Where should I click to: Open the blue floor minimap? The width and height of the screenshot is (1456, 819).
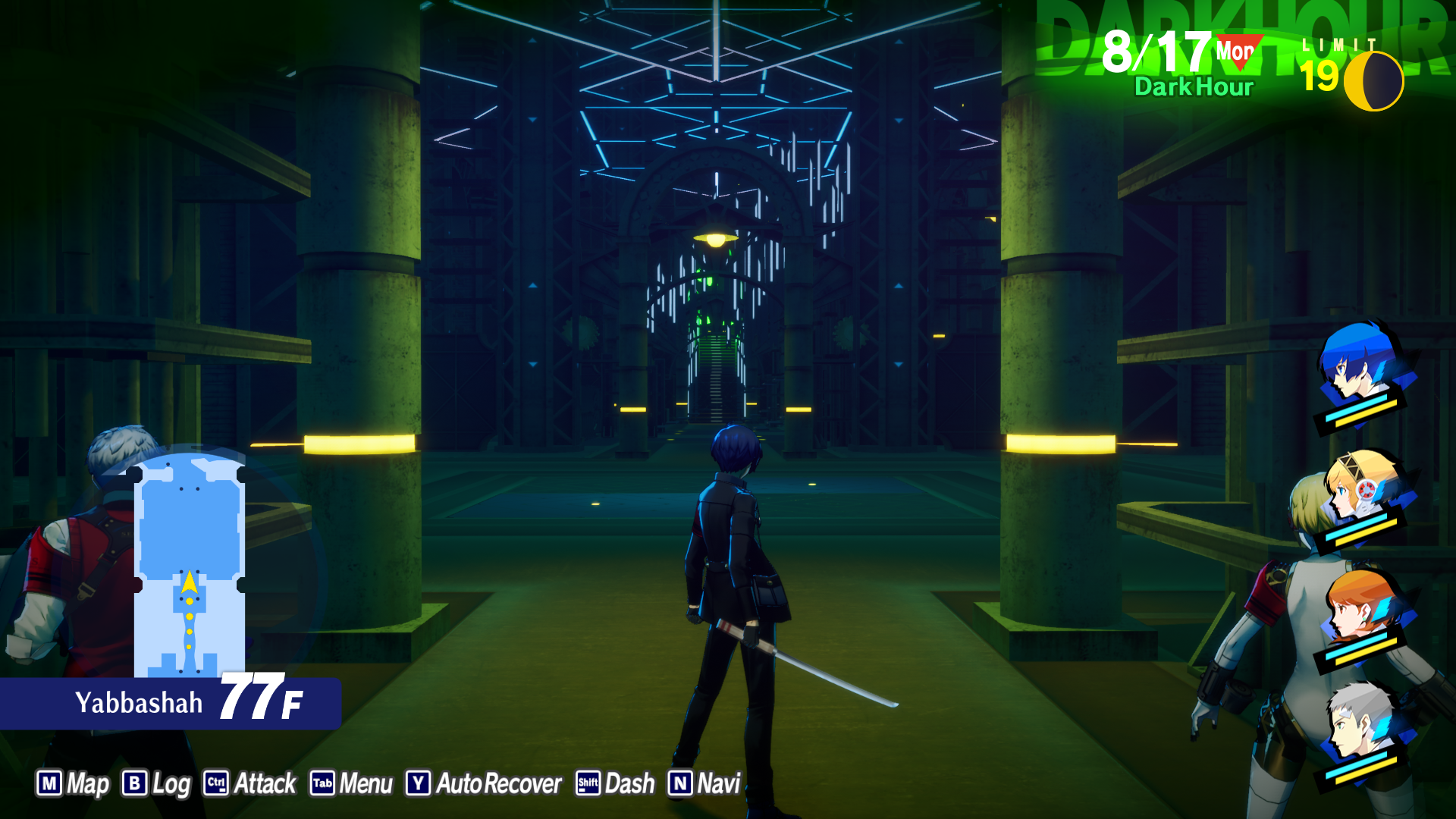[190, 565]
